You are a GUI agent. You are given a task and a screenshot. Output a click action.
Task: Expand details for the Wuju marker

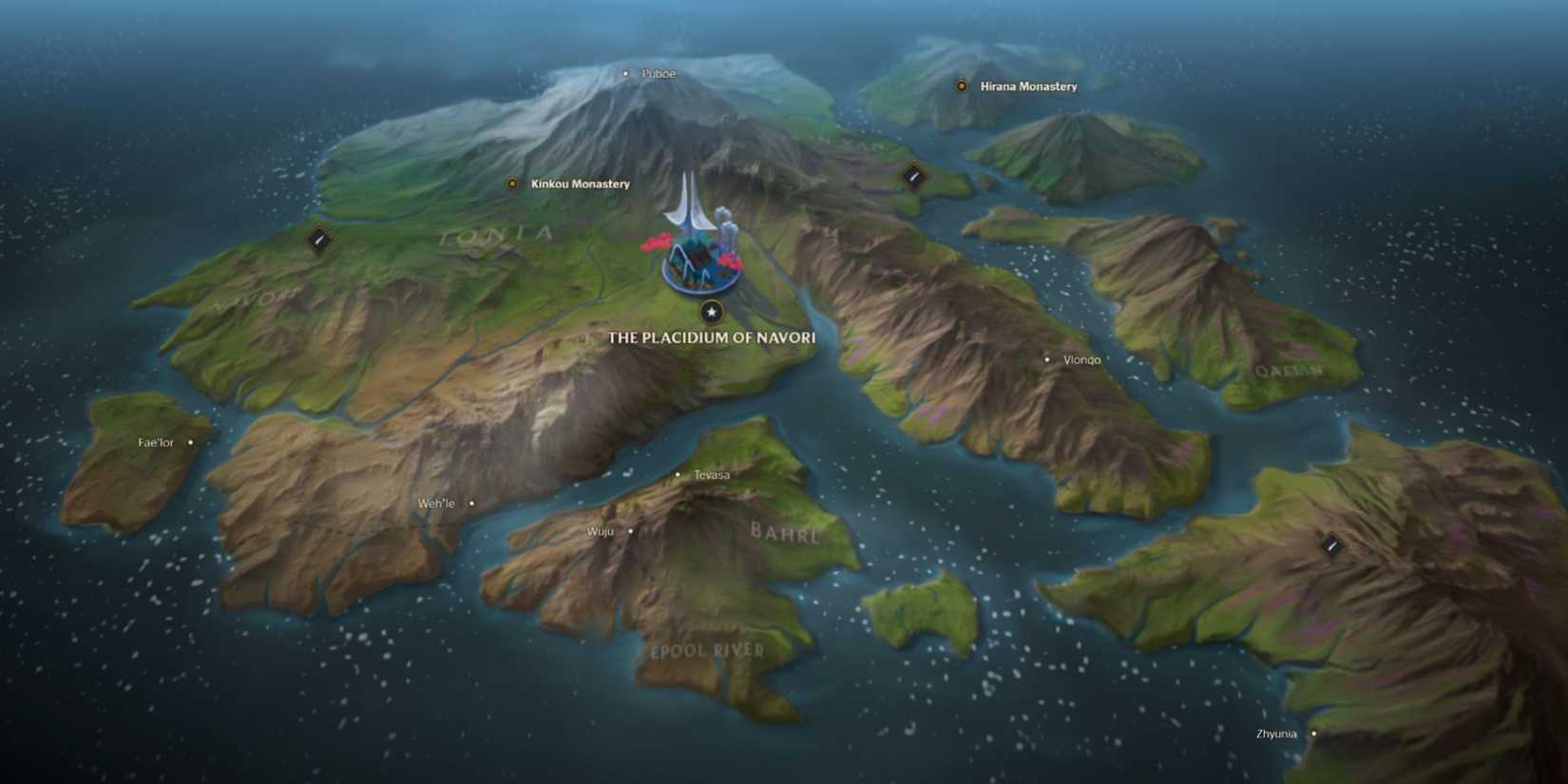pyautogui.click(x=630, y=530)
